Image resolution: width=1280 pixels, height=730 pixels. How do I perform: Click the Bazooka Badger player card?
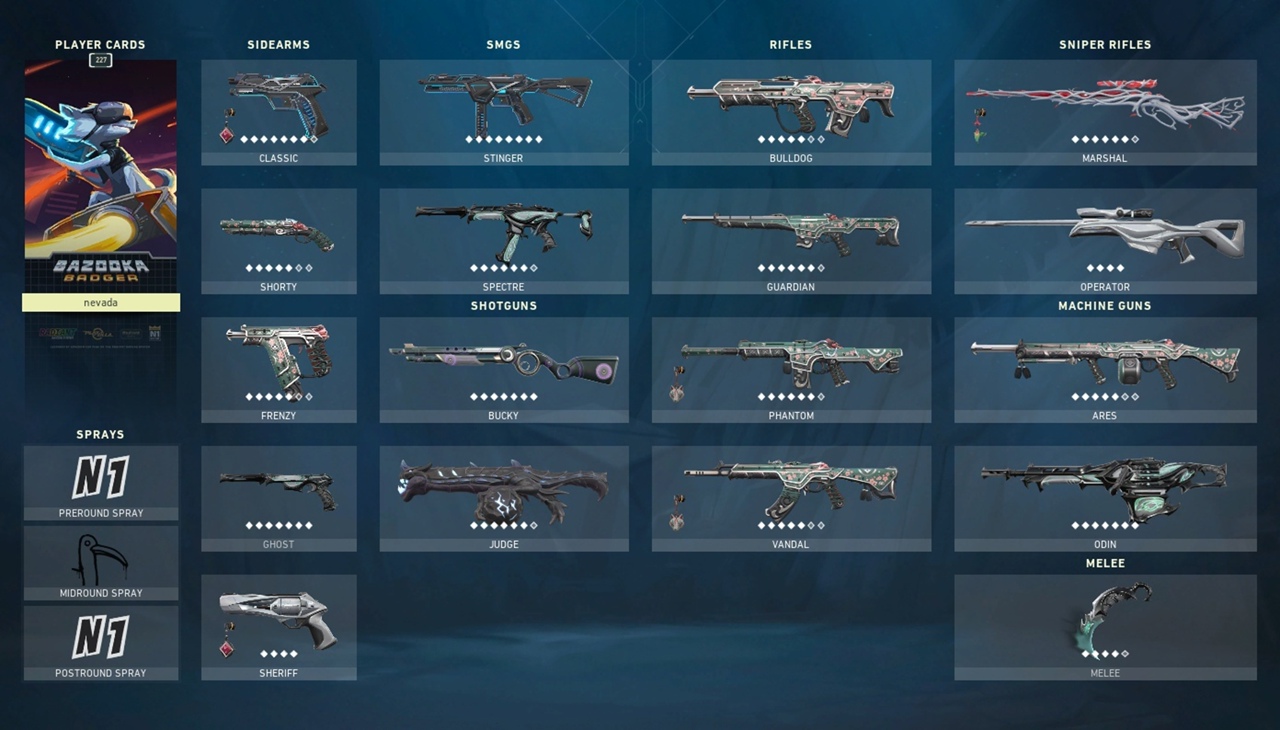[101, 175]
